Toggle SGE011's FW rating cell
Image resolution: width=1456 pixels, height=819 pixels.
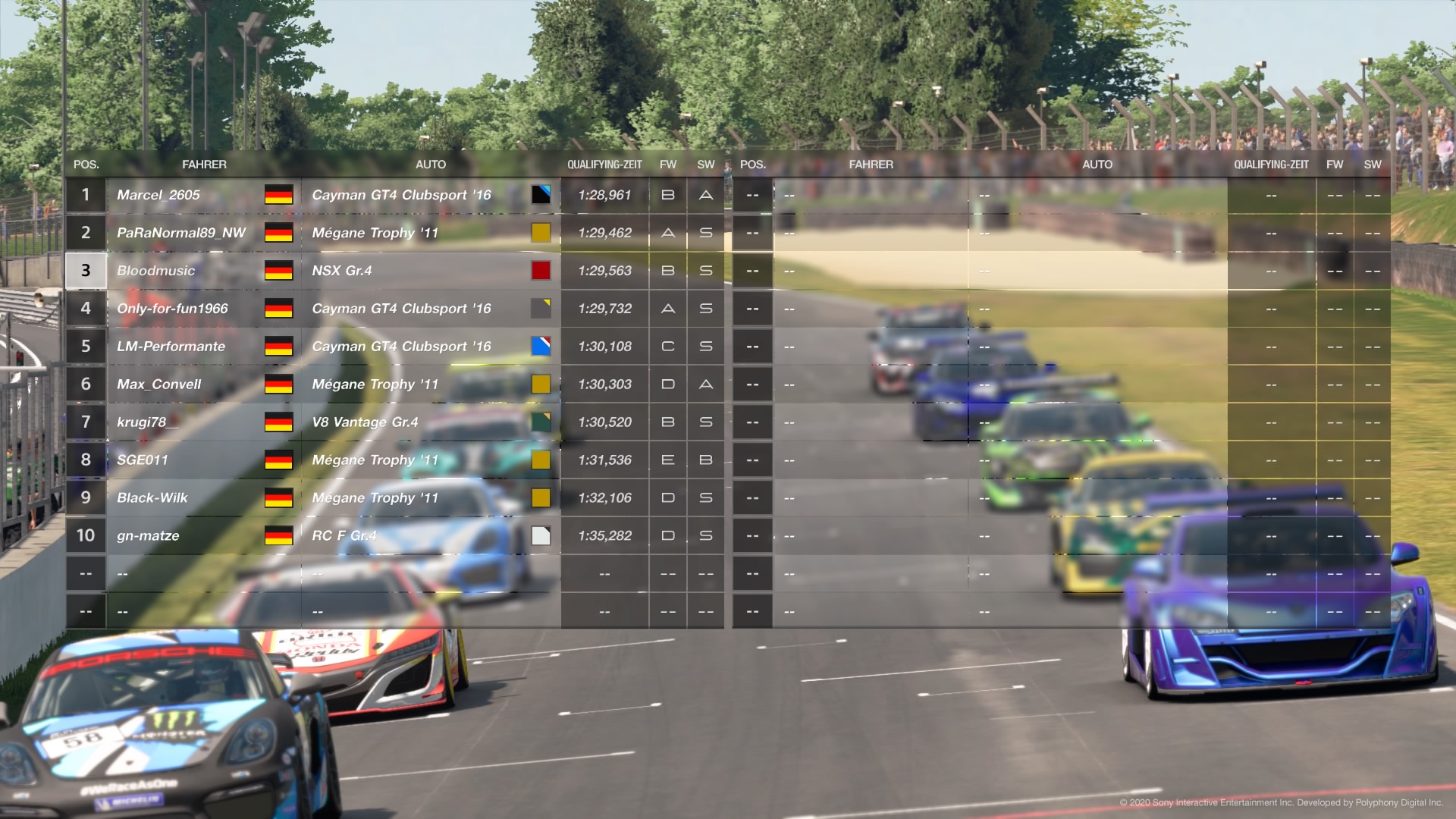tap(667, 460)
